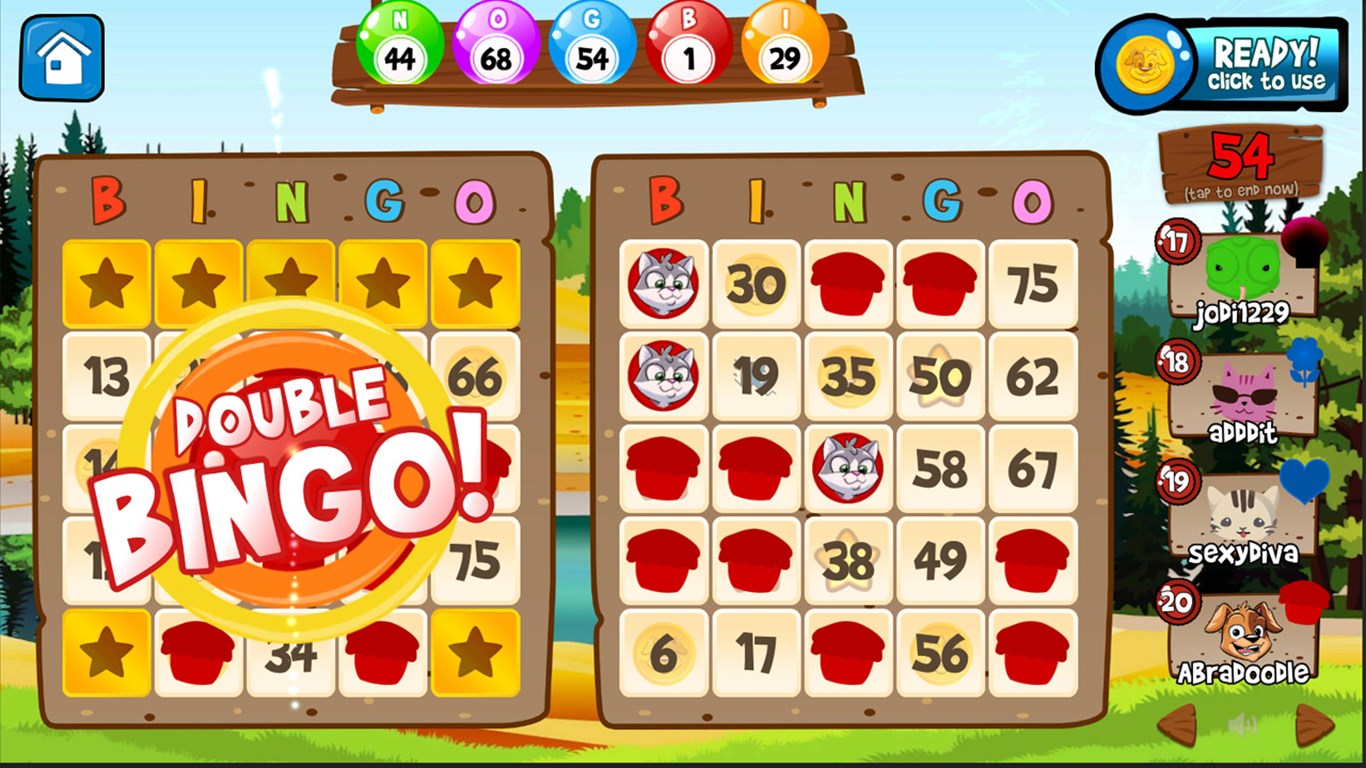Click the right brown navigation arrow
Screen dimensions: 1366x768
[1312, 723]
